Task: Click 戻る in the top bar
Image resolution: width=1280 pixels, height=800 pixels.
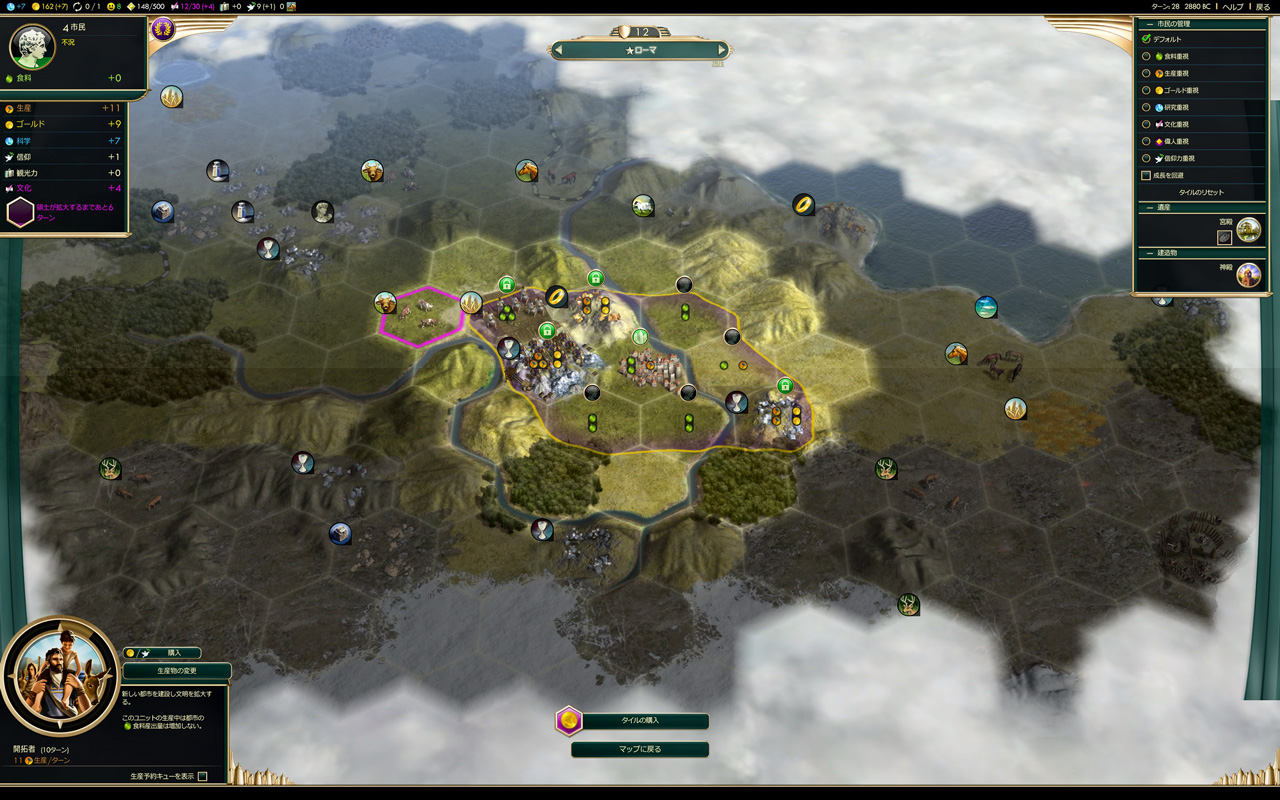Action: coord(1262,6)
